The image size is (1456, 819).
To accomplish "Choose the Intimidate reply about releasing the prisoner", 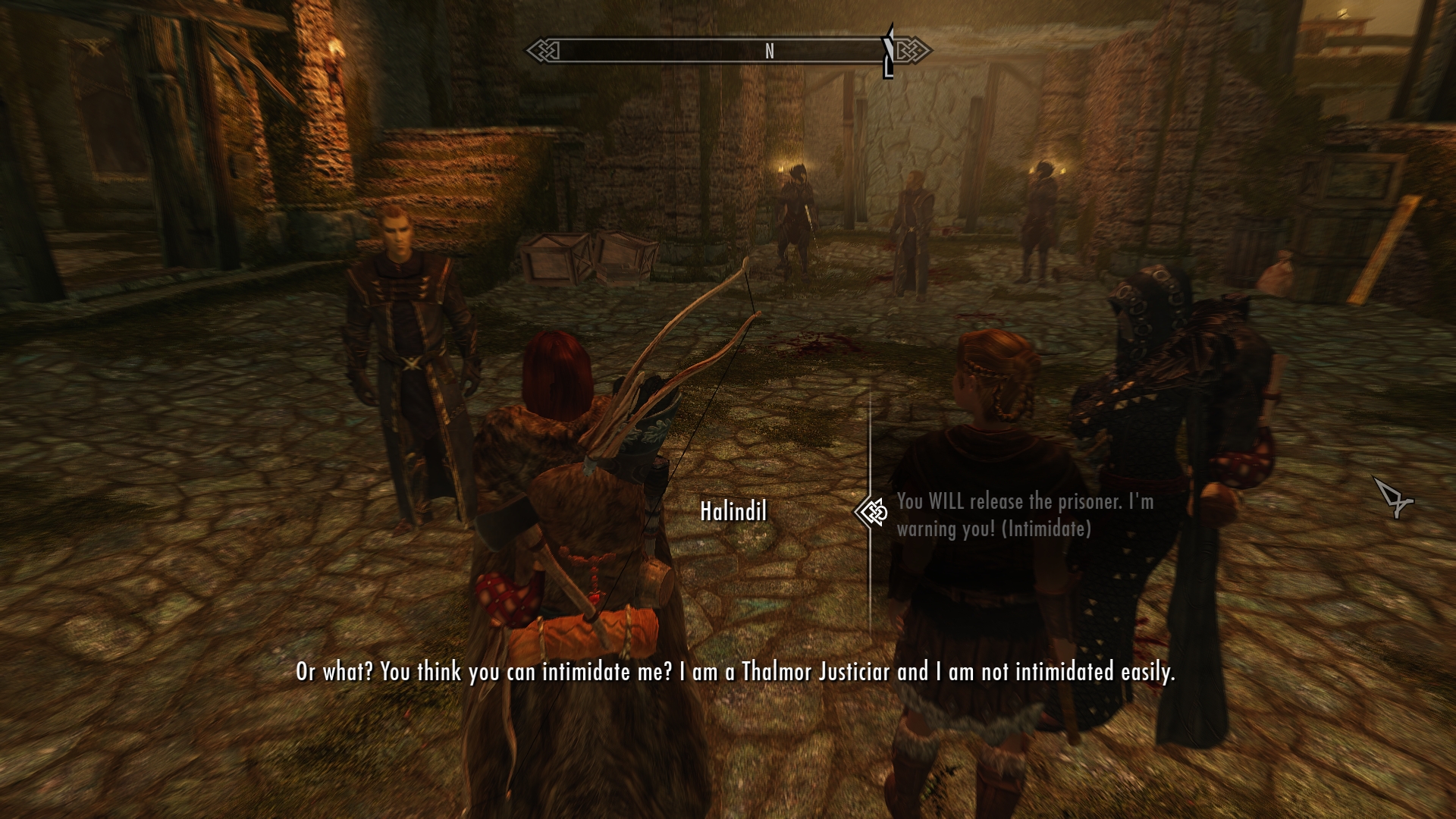I will pyautogui.click(x=1024, y=515).
